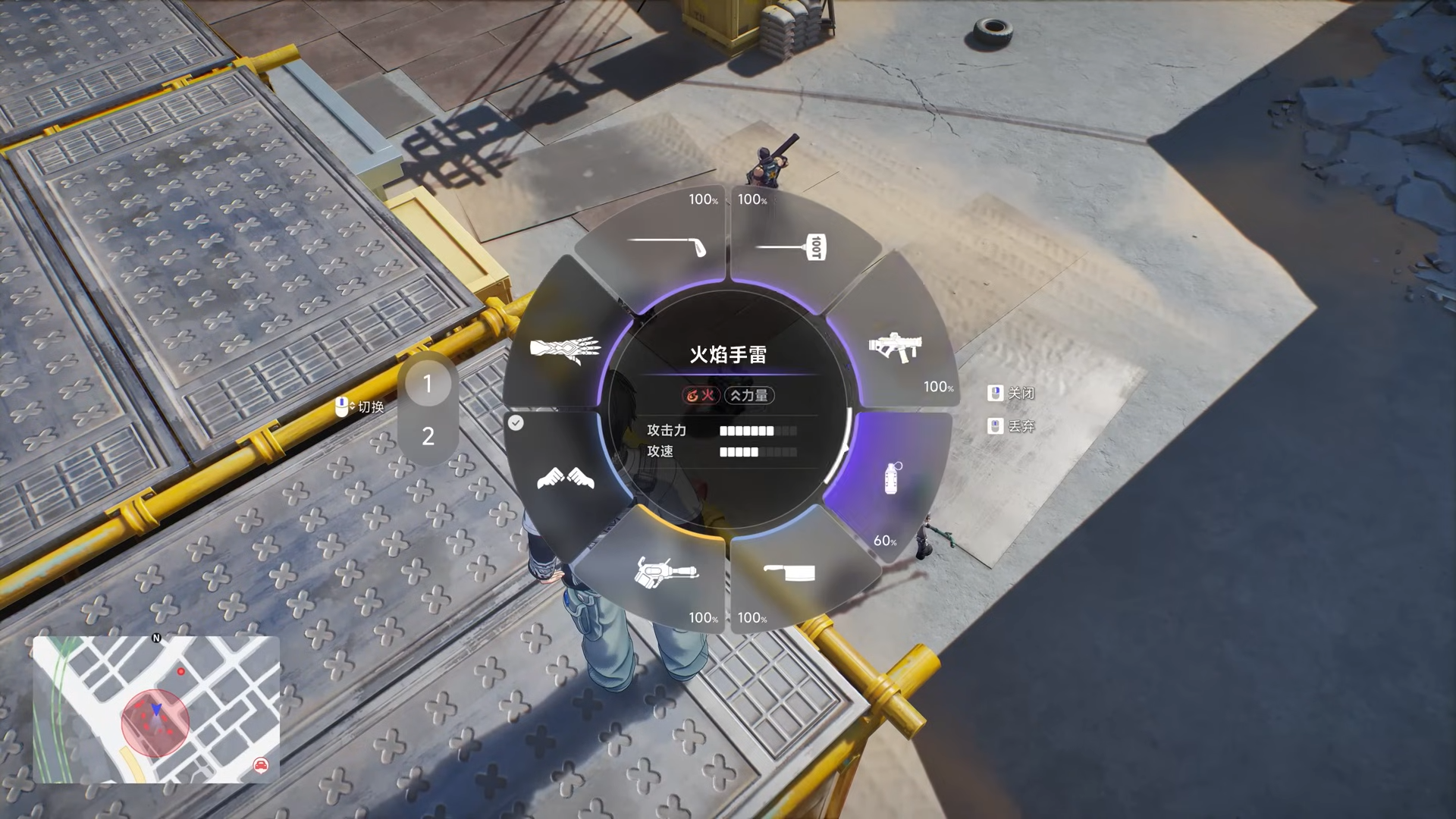Choose the 100T hammer weapon slot
1456x819 pixels.
tap(792, 246)
